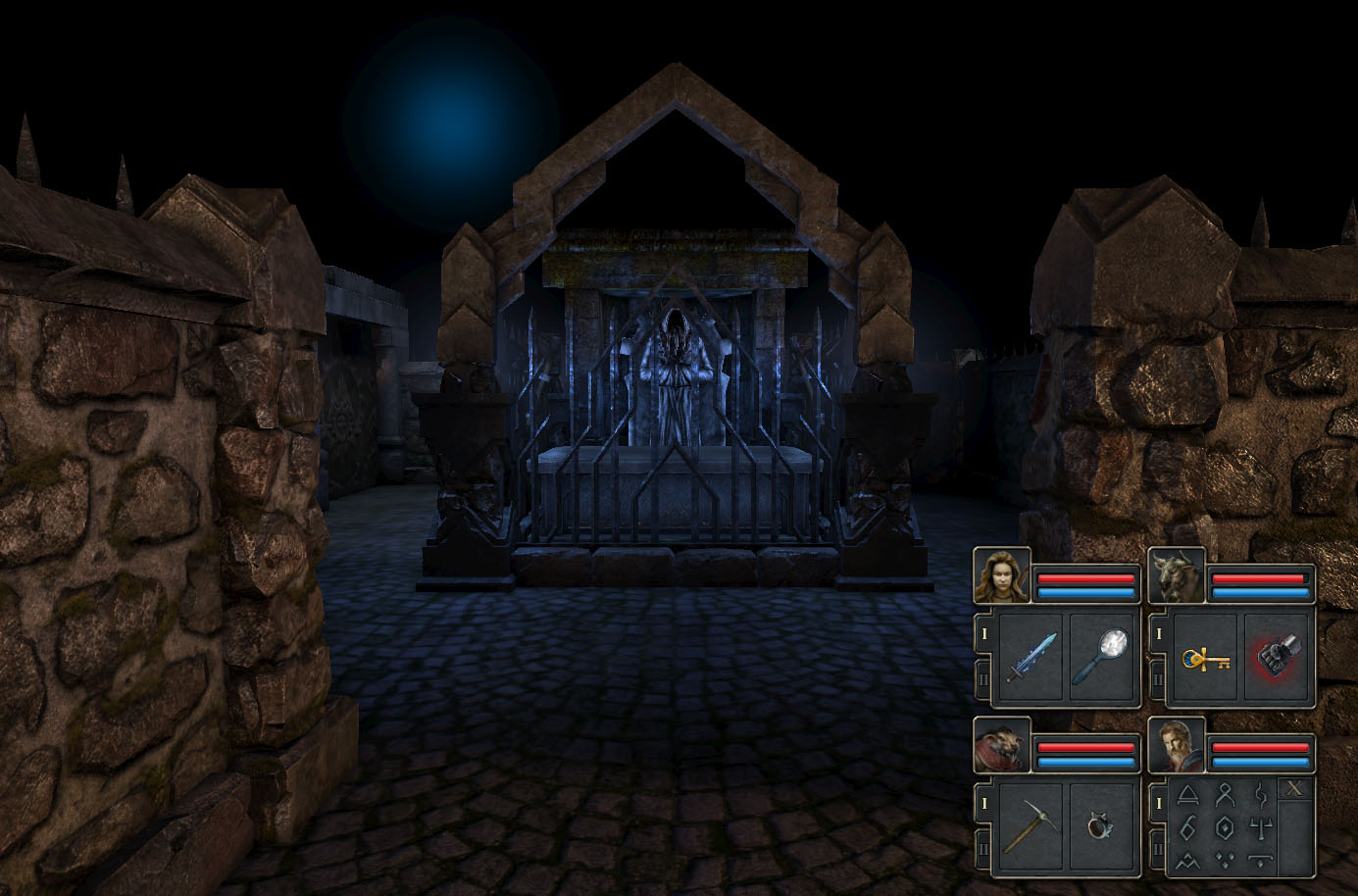Switch the minotaur to weapon set II
Image resolution: width=1358 pixels, height=896 pixels.
coord(1158,677)
